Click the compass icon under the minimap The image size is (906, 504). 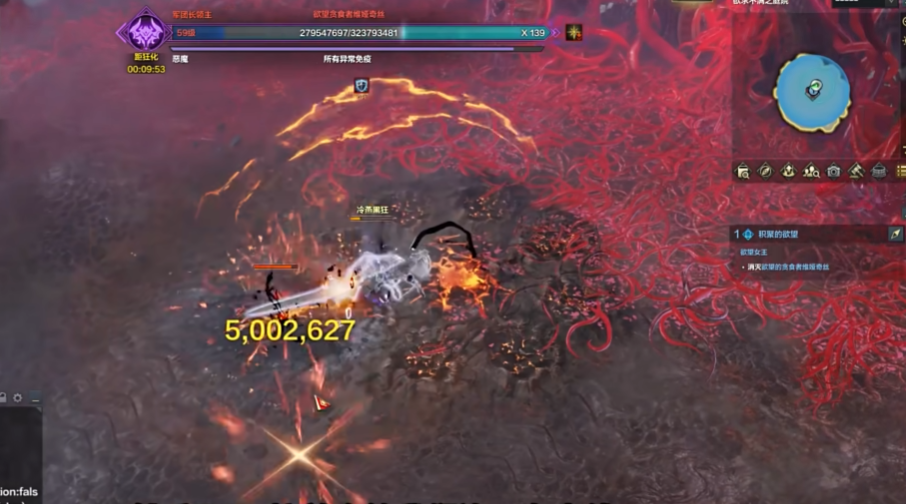point(766,171)
